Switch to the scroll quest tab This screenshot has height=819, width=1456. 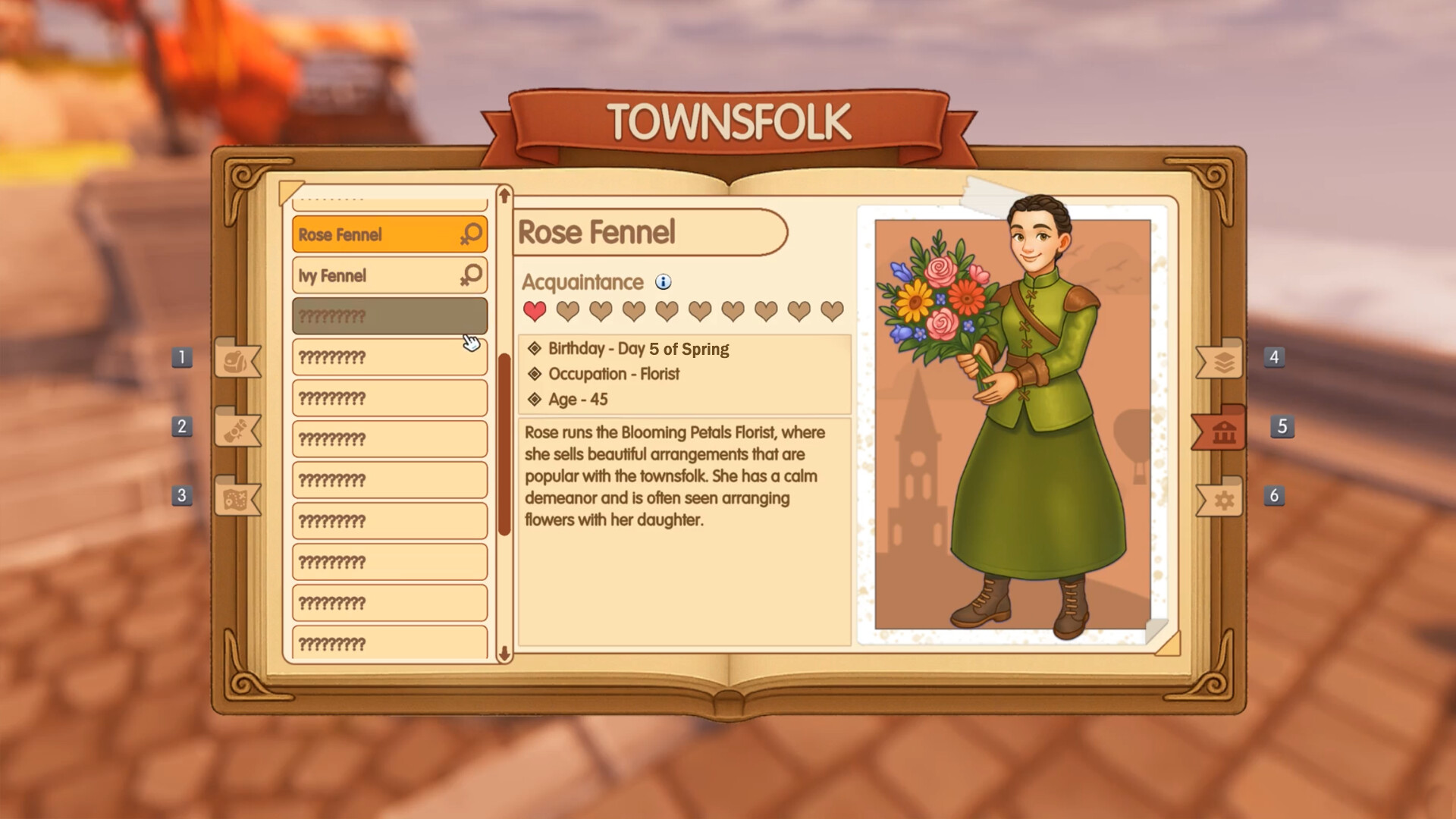(237, 430)
